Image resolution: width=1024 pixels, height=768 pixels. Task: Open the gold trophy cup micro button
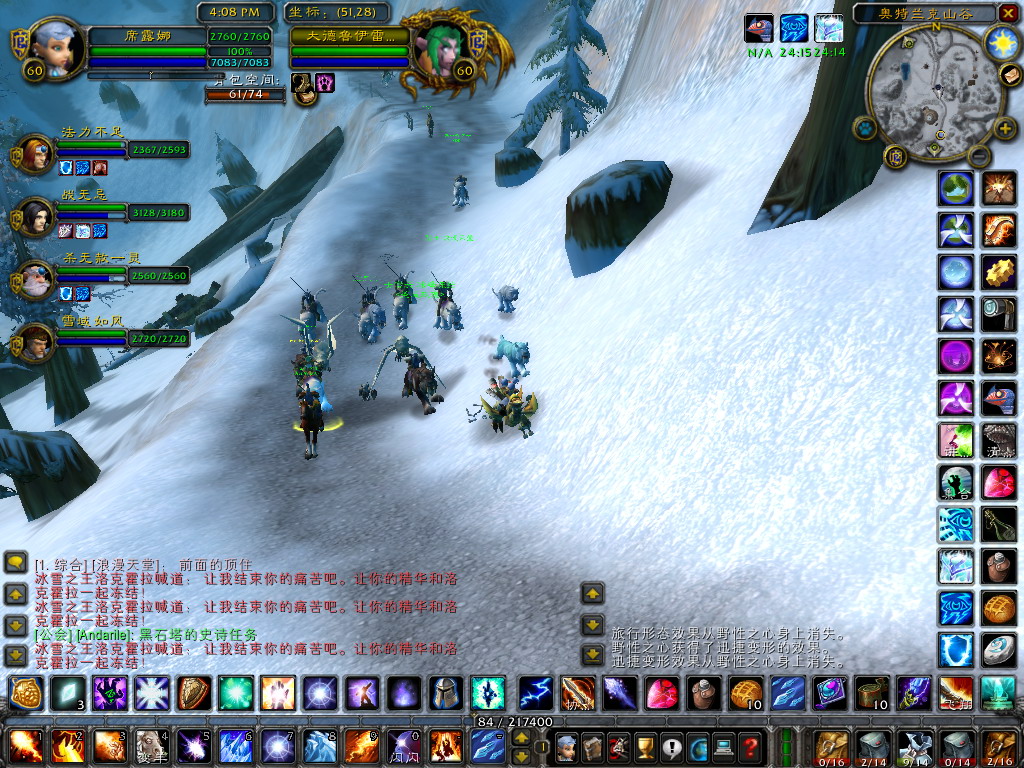[x=644, y=746]
